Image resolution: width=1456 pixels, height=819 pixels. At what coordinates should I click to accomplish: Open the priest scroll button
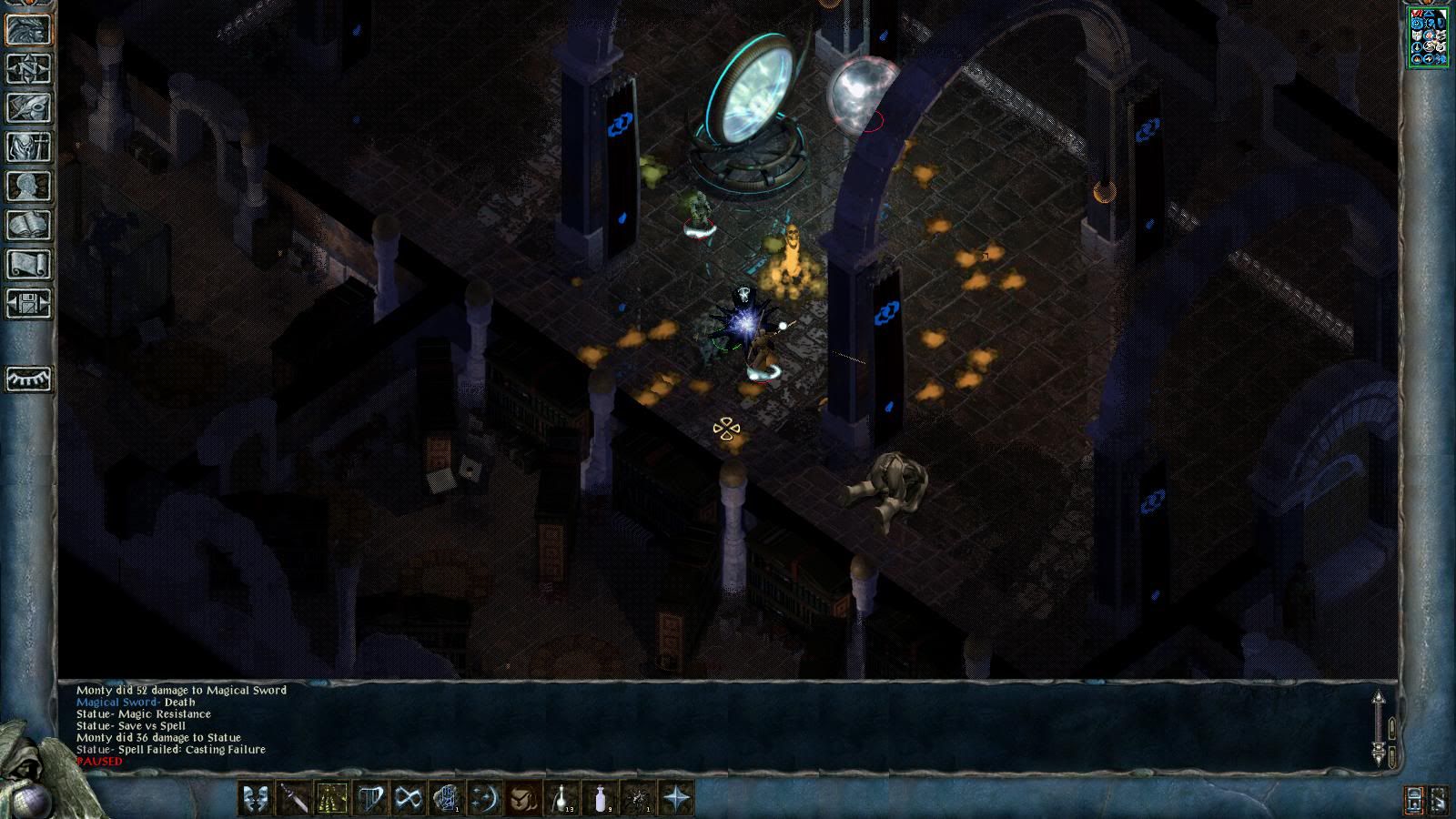[28, 265]
